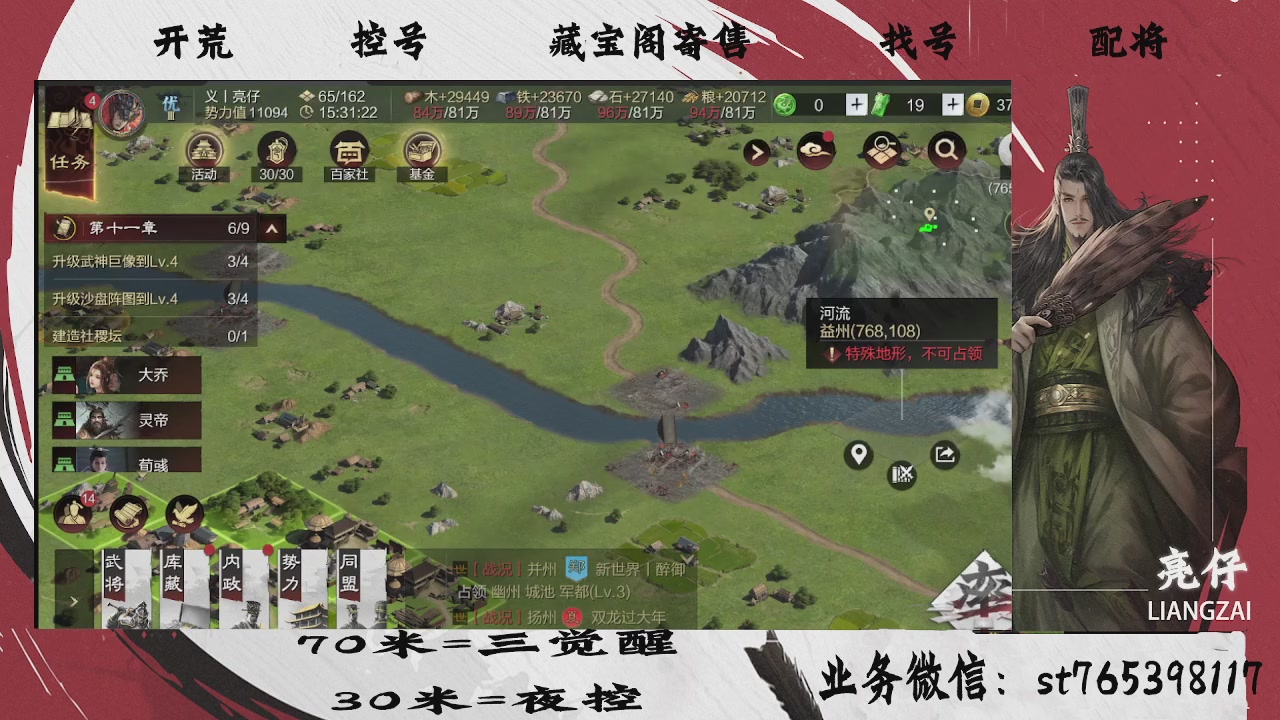Open the magnifier search icon
This screenshot has height=720, width=1280.
click(946, 150)
